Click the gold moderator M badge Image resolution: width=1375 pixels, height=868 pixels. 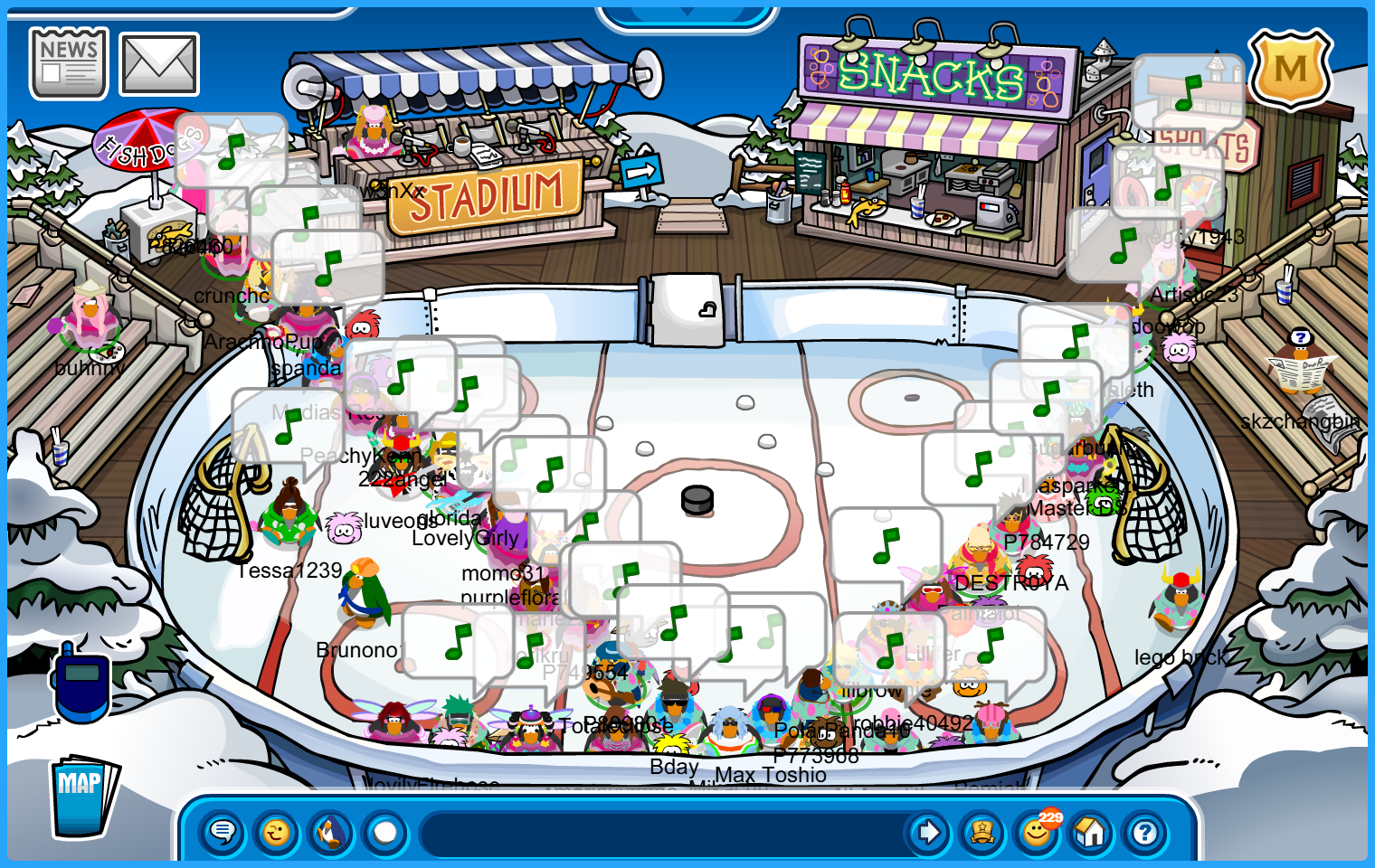coord(1290,70)
